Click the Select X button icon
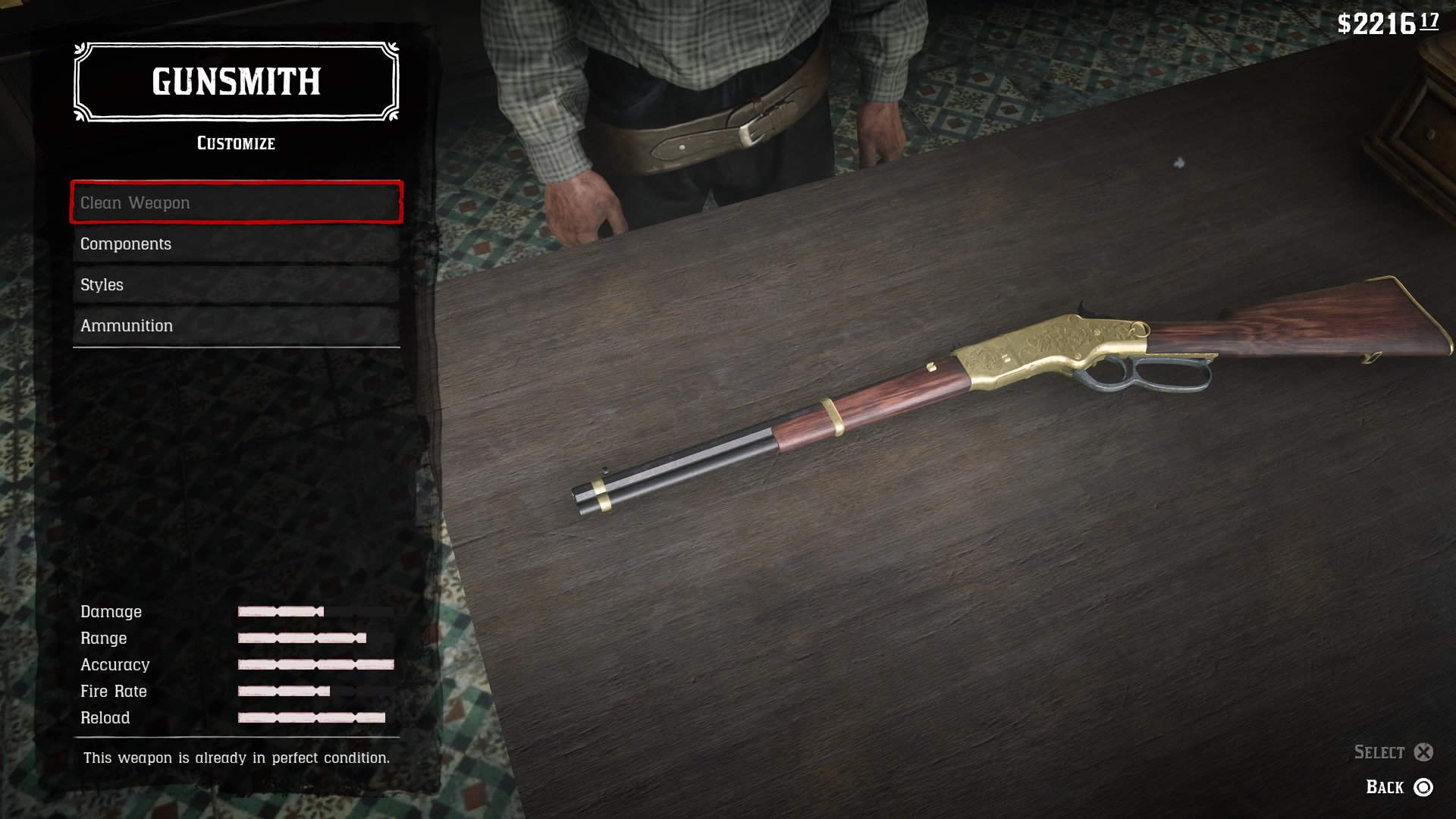 pos(1422,752)
